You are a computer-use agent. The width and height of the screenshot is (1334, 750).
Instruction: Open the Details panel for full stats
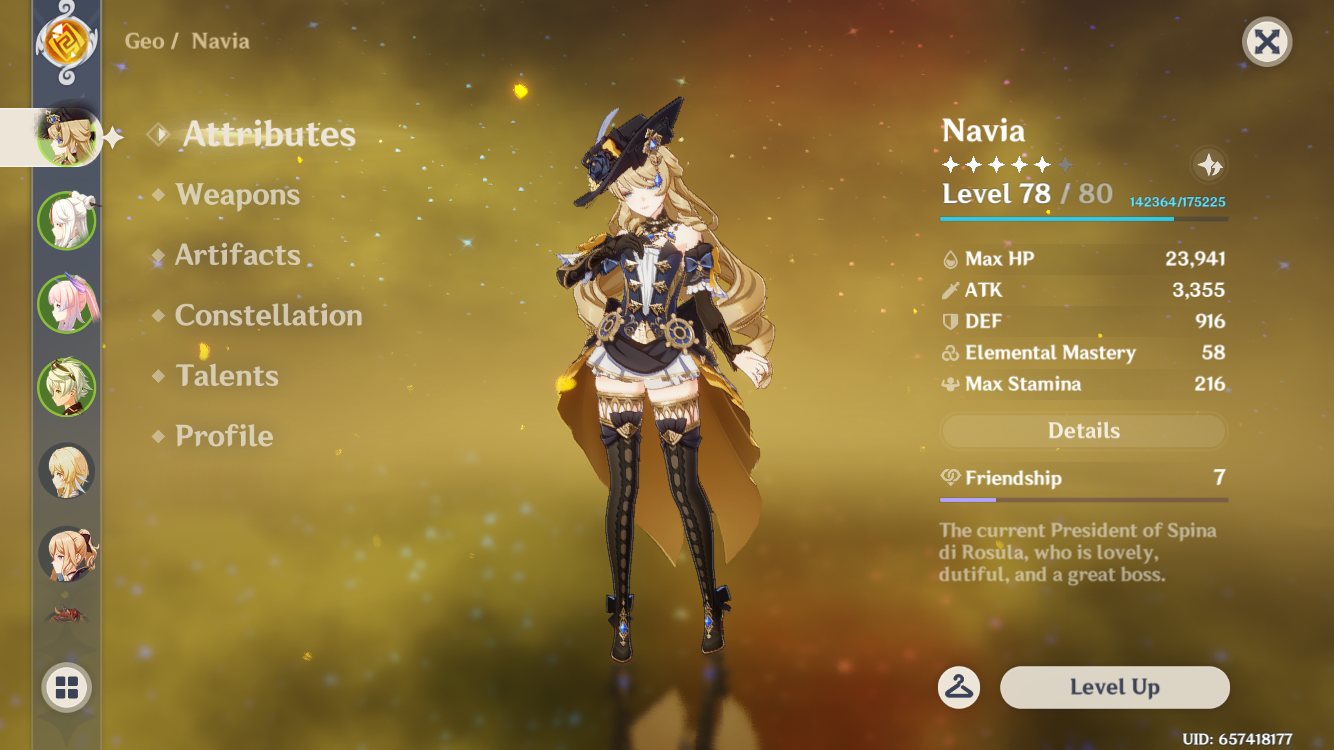click(1083, 430)
